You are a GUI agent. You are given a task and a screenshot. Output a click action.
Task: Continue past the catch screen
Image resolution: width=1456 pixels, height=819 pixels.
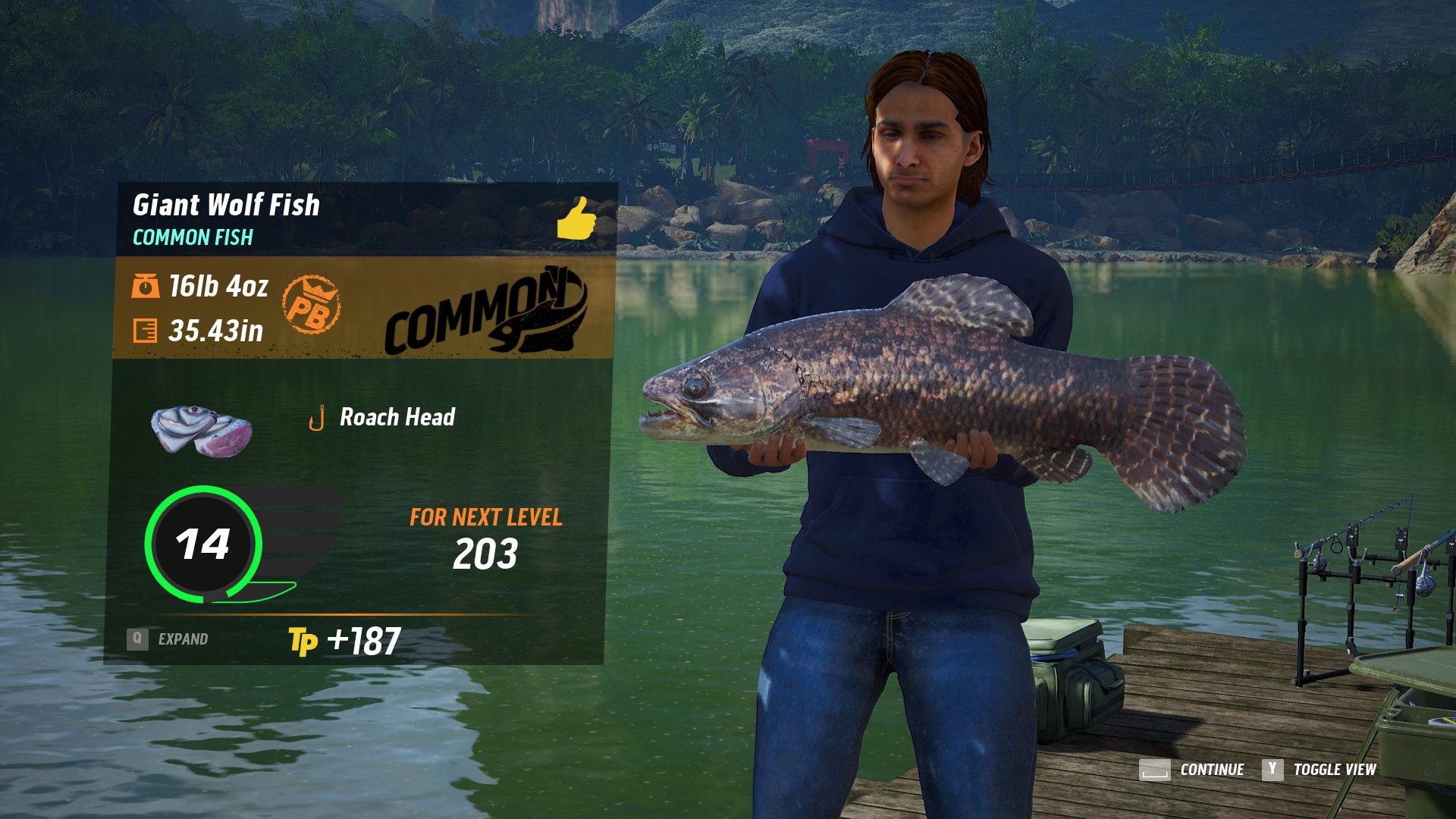click(x=1191, y=770)
